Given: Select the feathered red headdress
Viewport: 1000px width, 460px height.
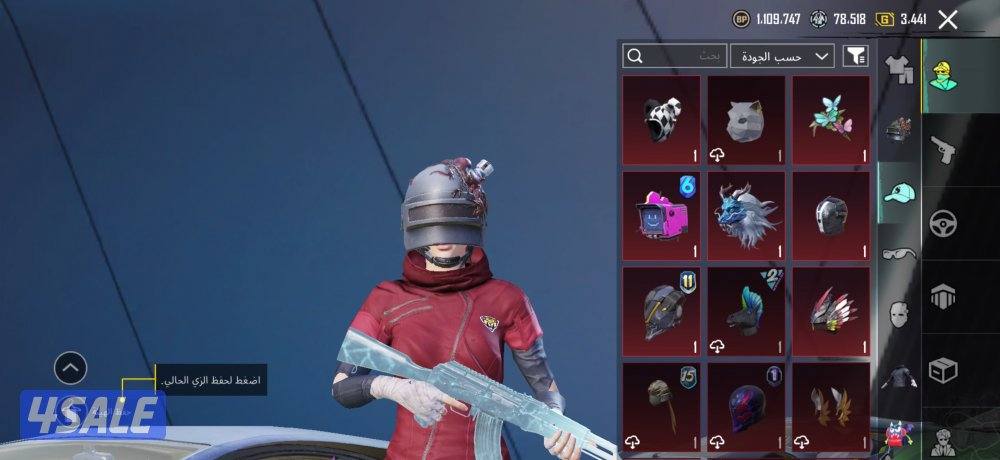Looking at the screenshot, I should click(x=831, y=310).
